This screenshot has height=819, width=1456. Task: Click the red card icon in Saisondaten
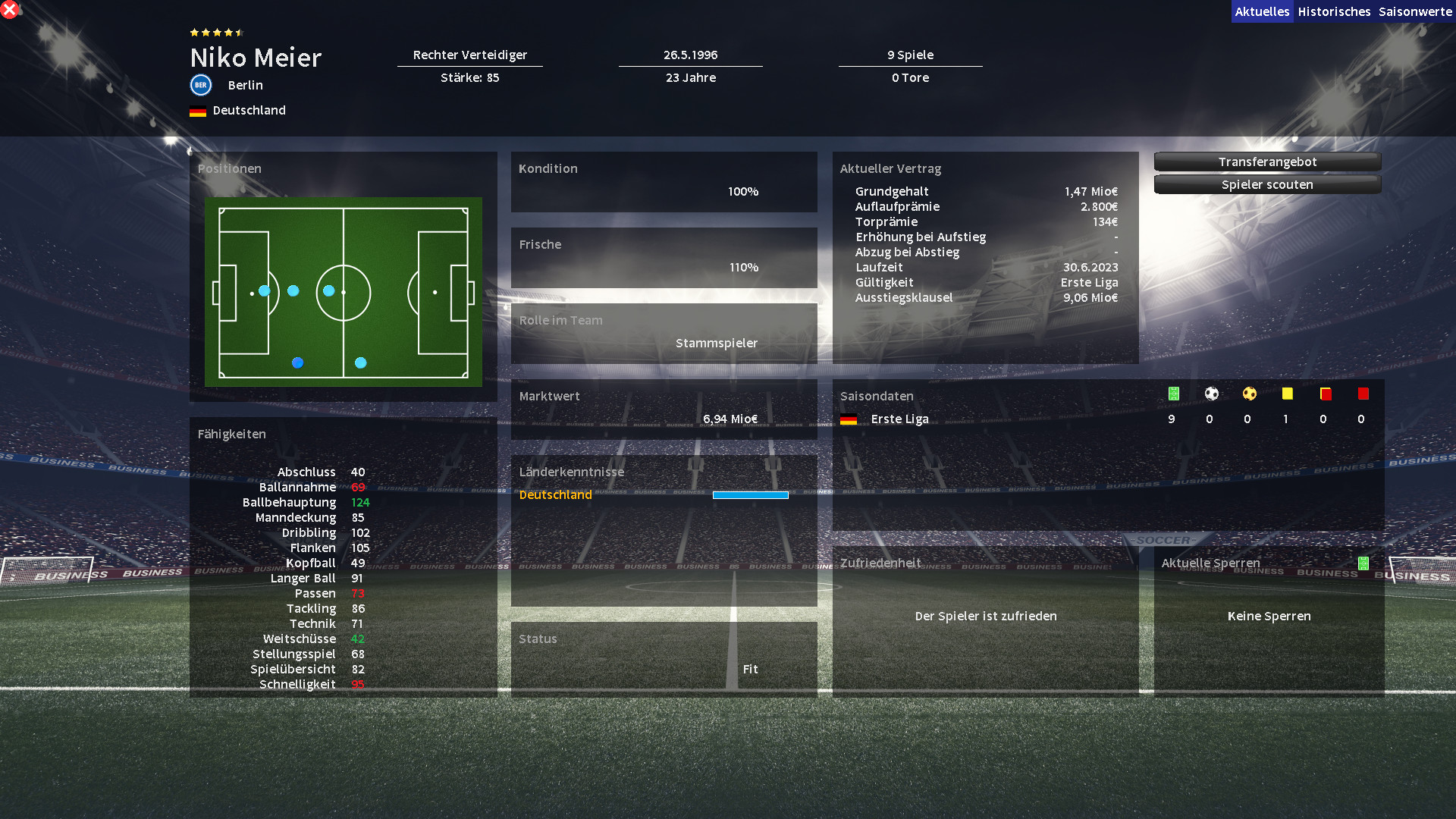click(1363, 394)
